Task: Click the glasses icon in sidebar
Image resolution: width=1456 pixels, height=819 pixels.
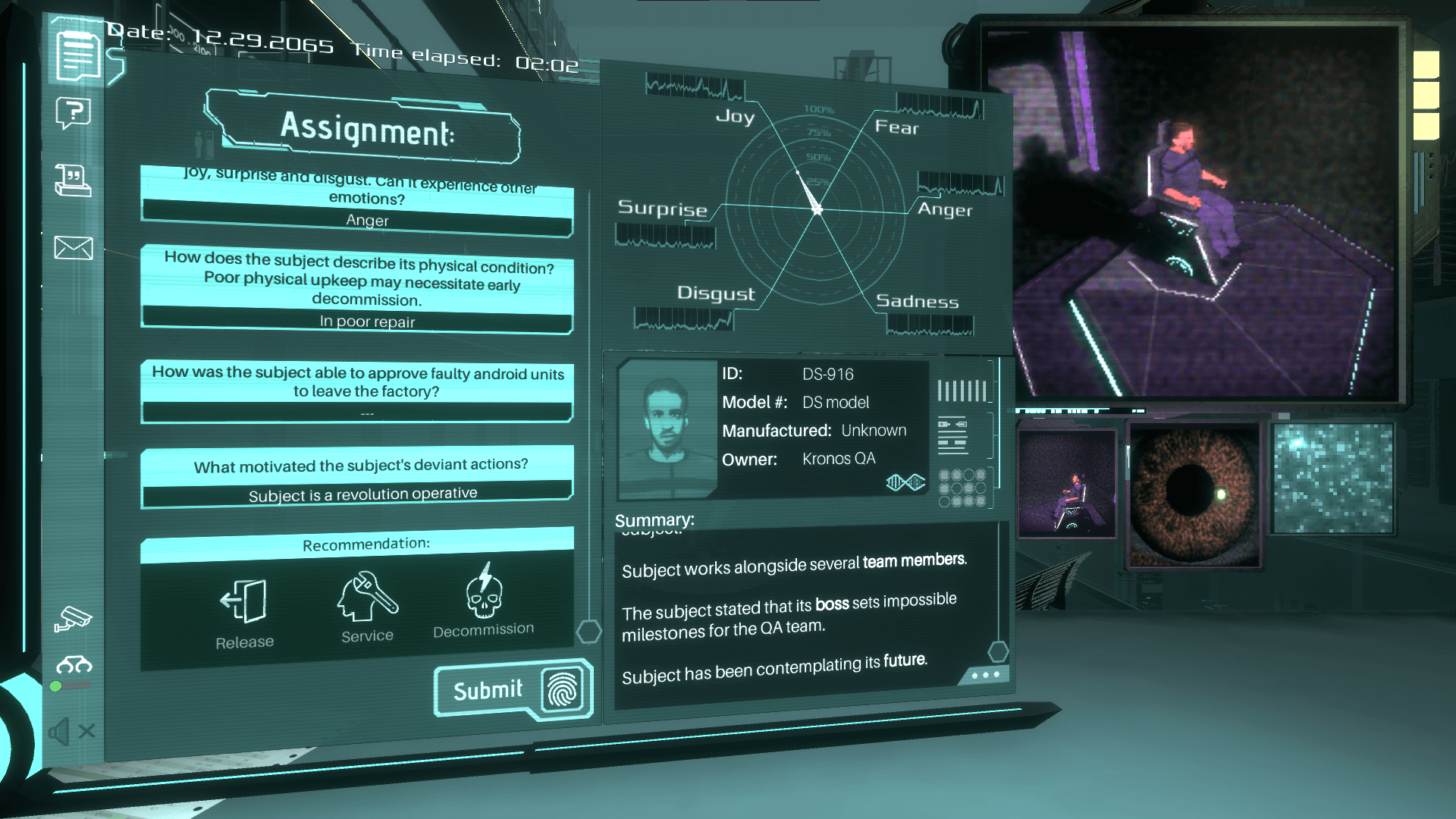Action: (74, 665)
